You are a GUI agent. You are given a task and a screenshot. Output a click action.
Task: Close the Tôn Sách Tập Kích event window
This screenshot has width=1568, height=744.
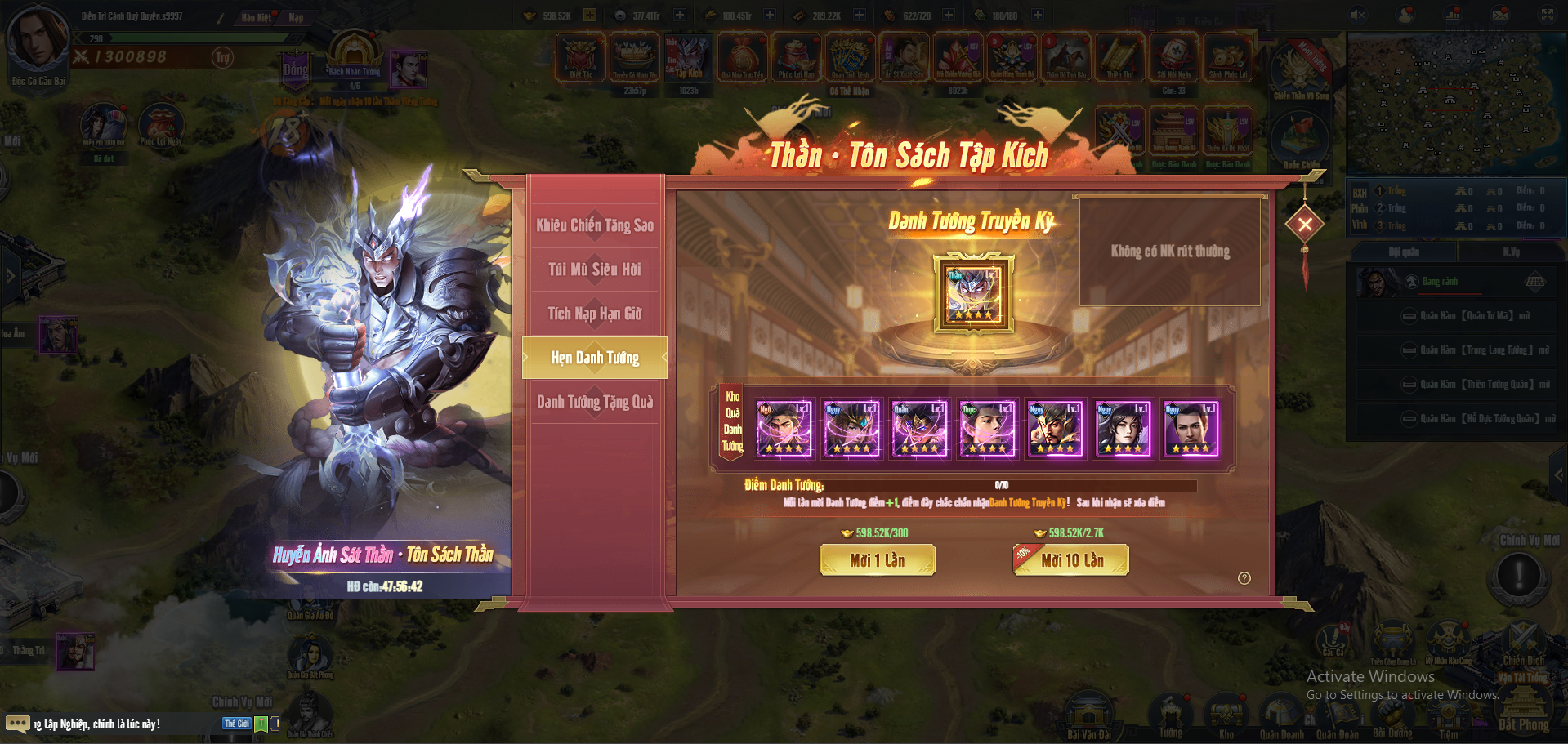[x=1305, y=224]
